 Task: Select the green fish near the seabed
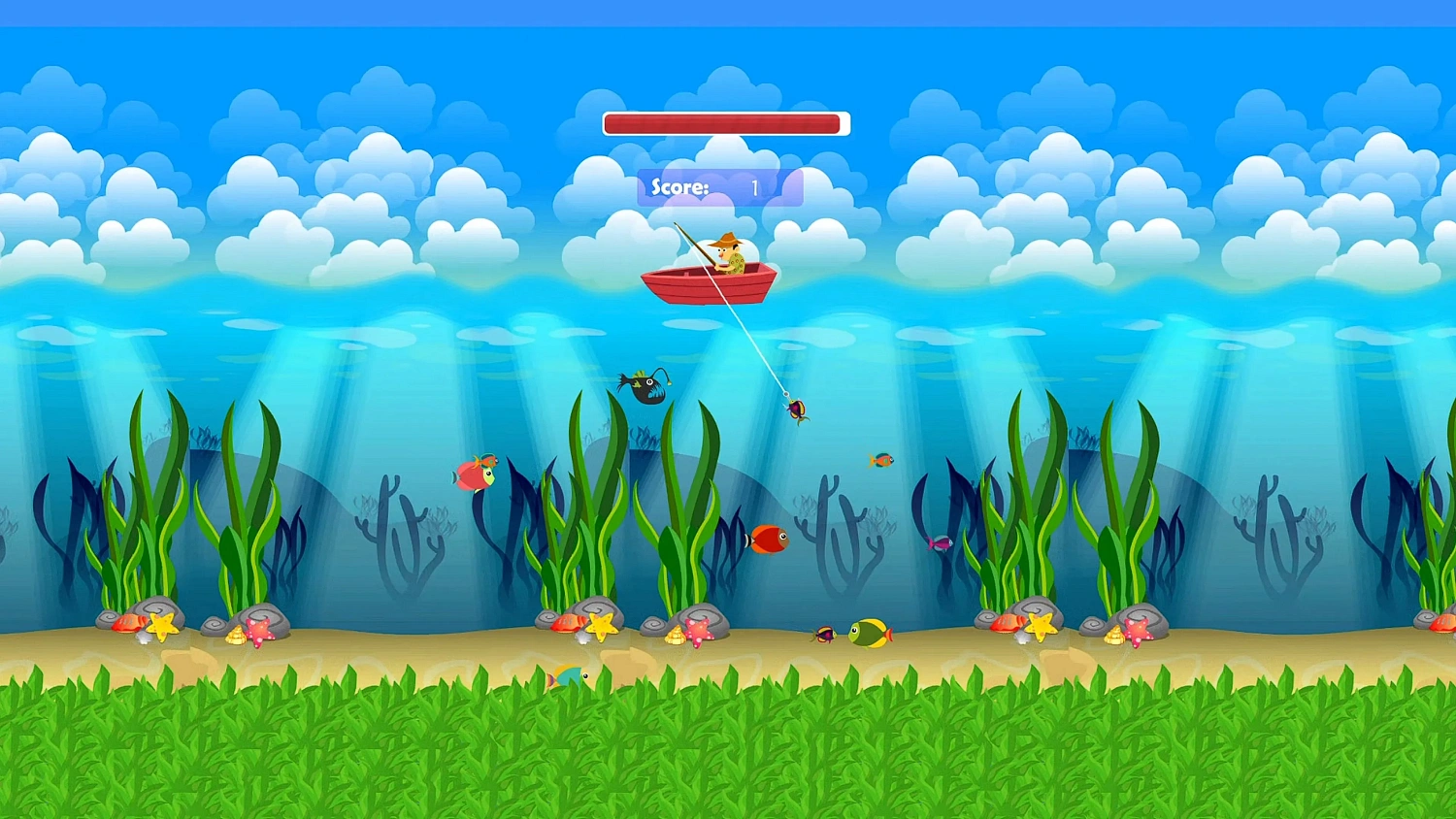[x=867, y=633]
